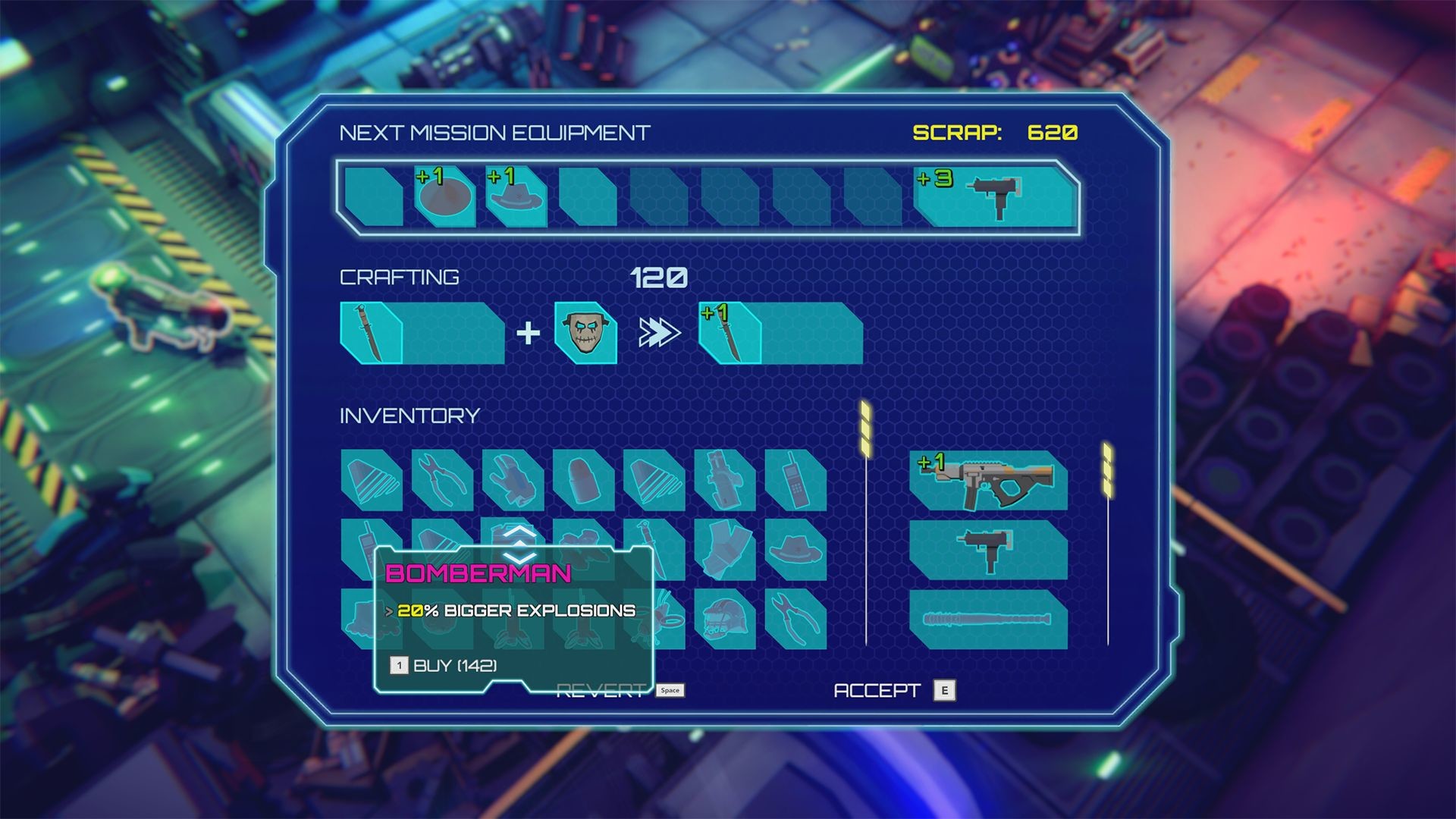Click ACCEPT to confirm the loadout
Image resolution: width=1456 pixels, height=819 pixels.
coord(876,690)
